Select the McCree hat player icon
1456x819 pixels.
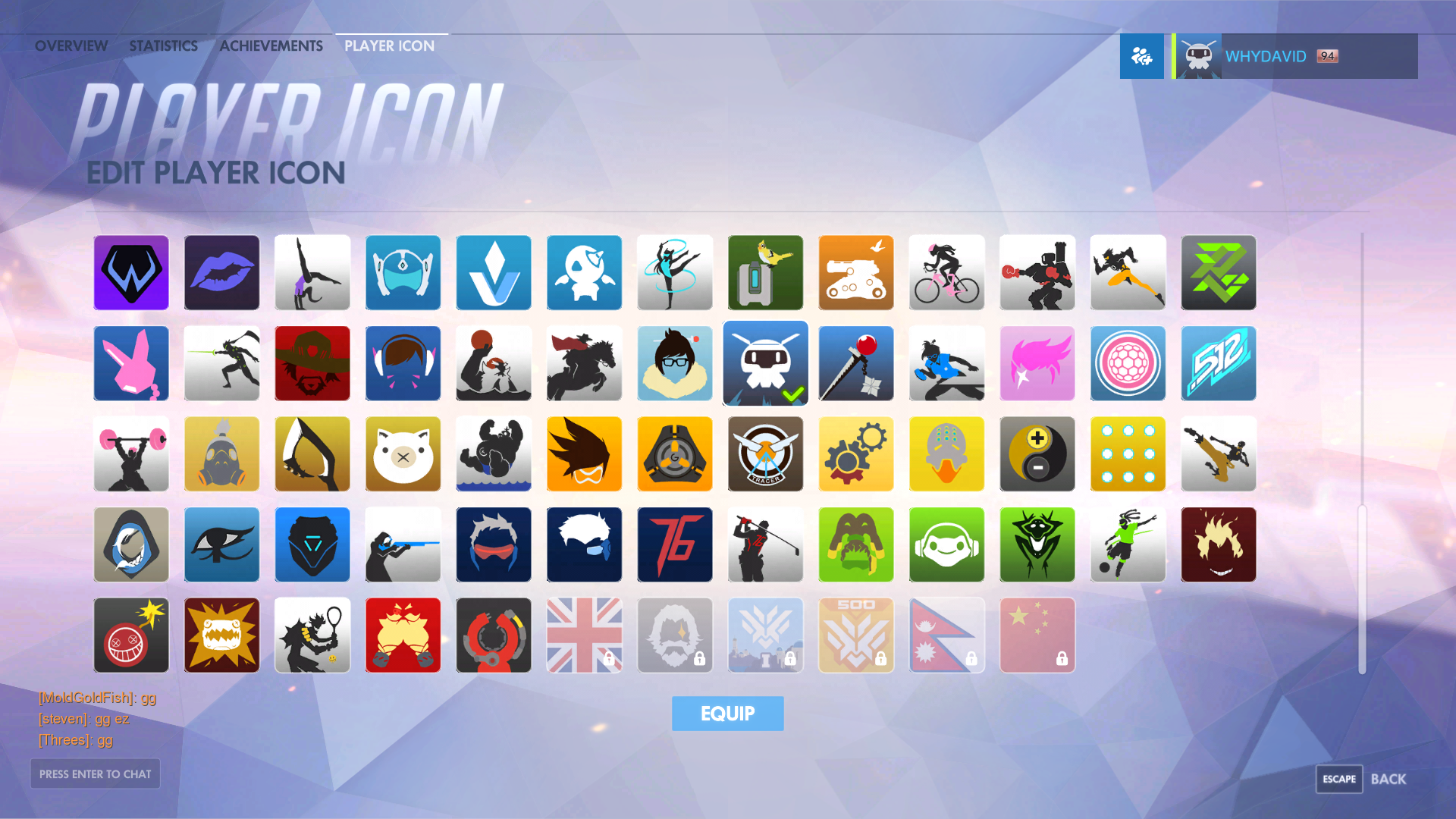pos(312,363)
